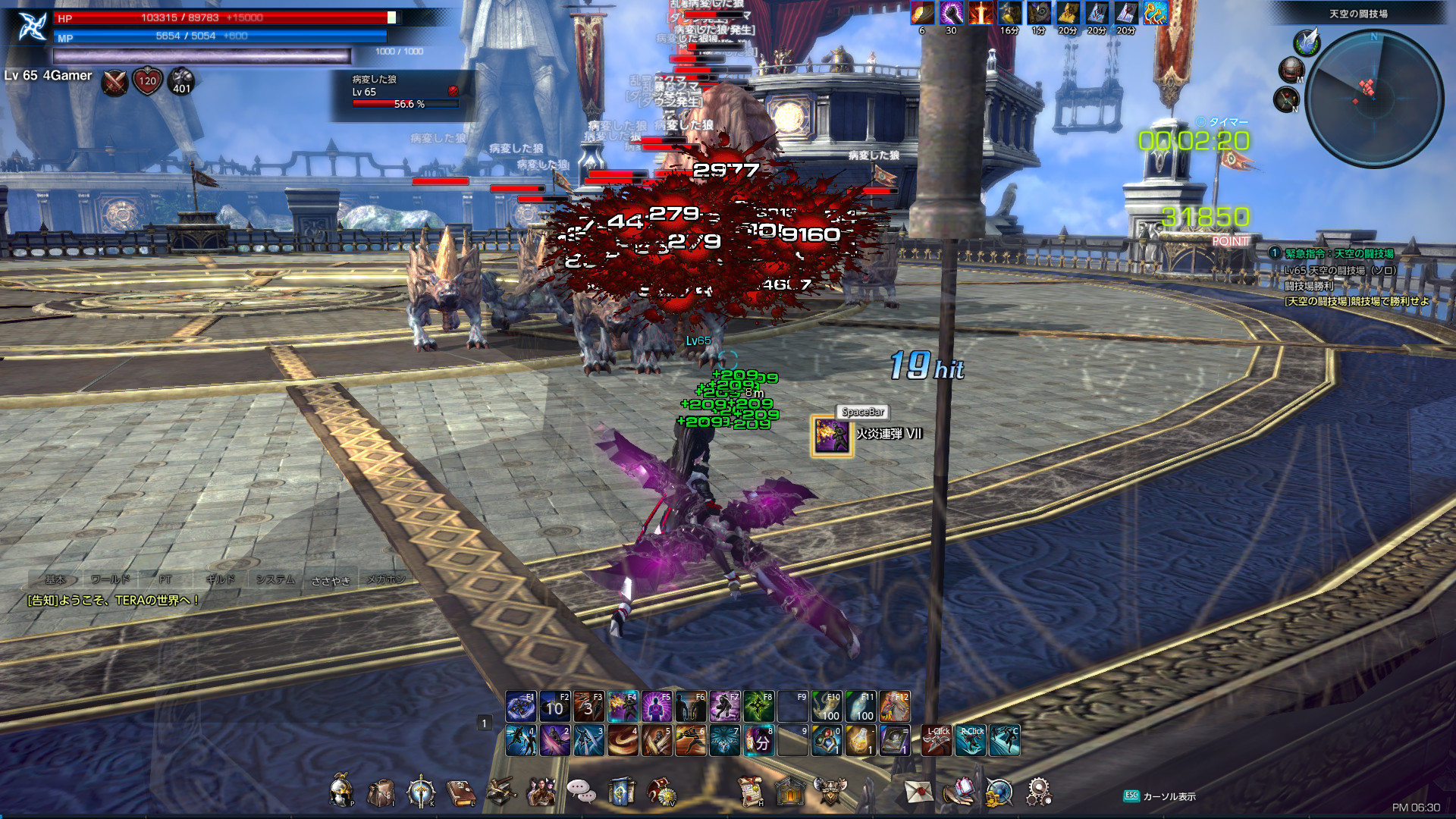Image resolution: width=1456 pixels, height=819 pixels.
Task: Switch to the ワールド chat tab
Action: tap(111, 579)
